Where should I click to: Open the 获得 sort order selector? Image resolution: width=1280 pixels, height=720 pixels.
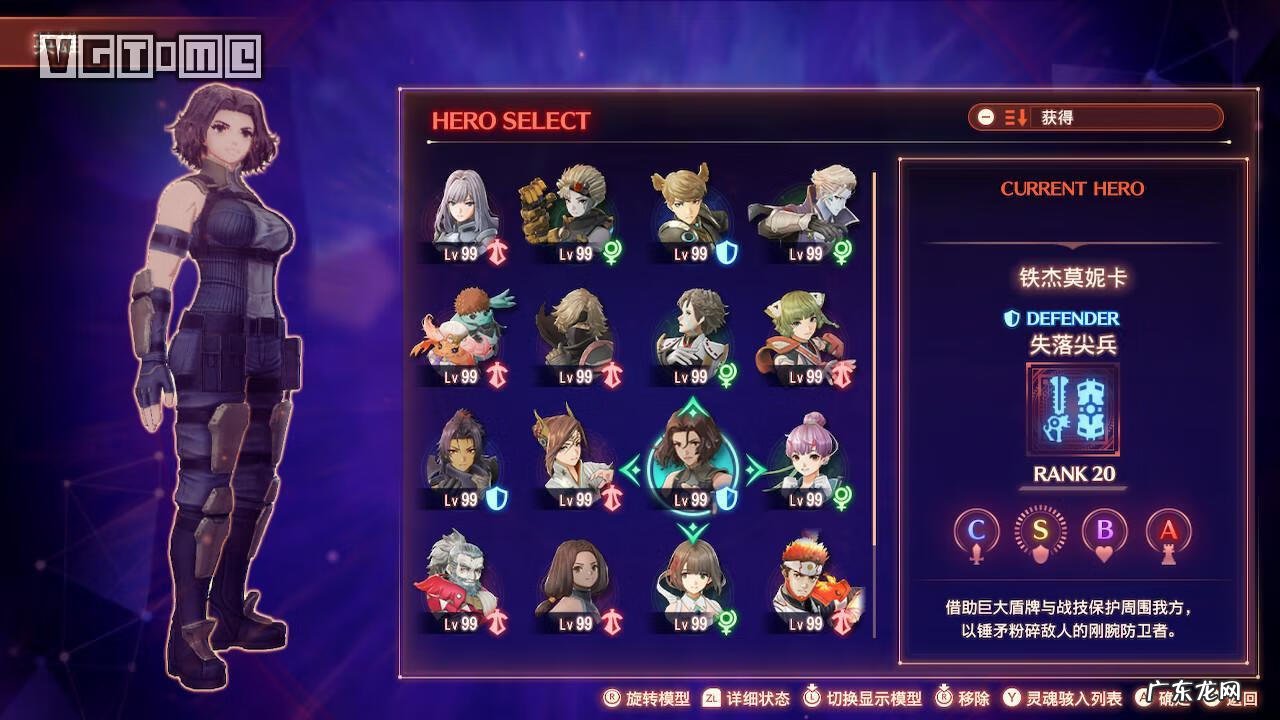(1095, 118)
